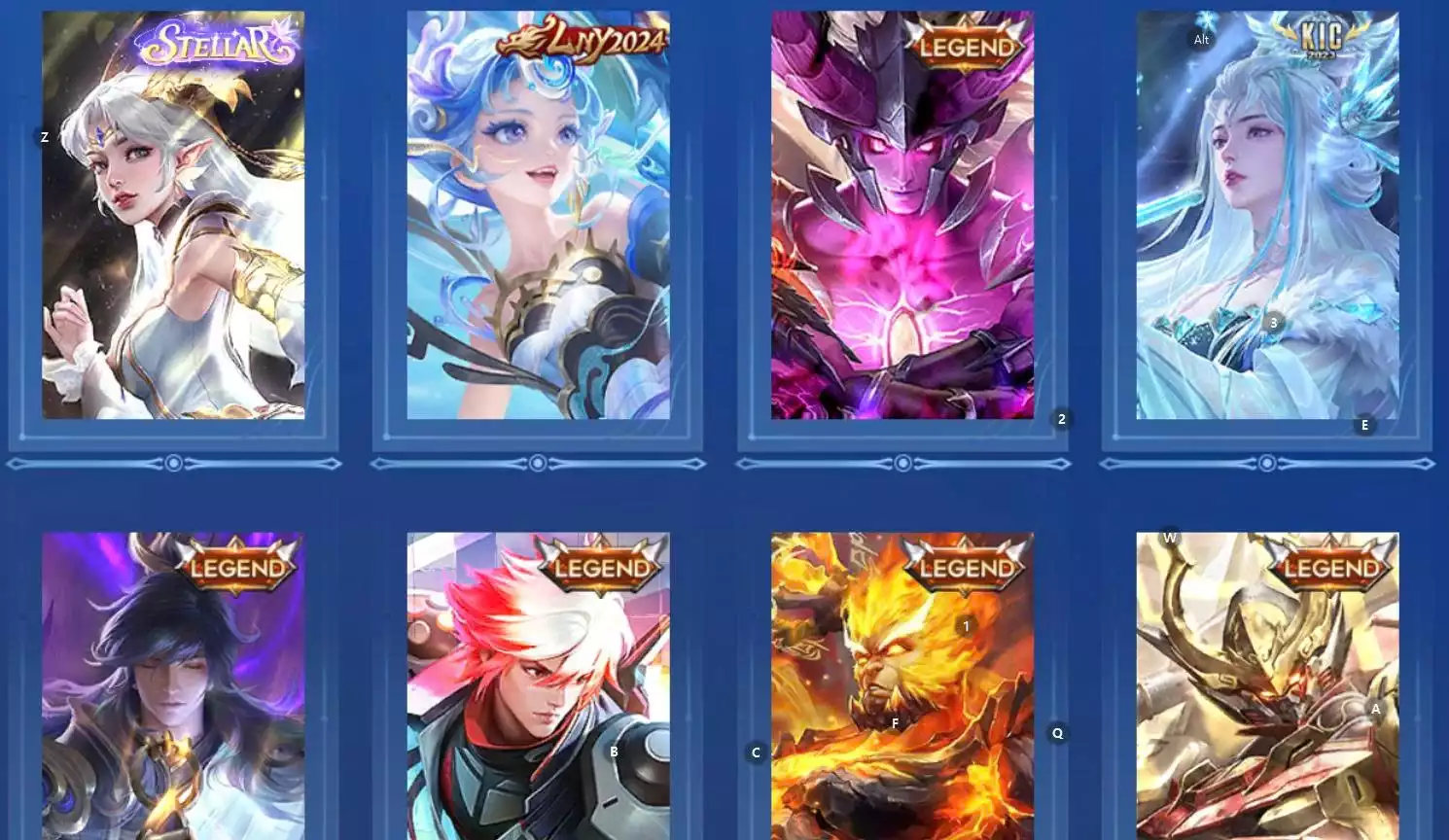Click the Q key badge between the lower cards
Image resolution: width=1449 pixels, height=840 pixels.
[x=1056, y=733]
